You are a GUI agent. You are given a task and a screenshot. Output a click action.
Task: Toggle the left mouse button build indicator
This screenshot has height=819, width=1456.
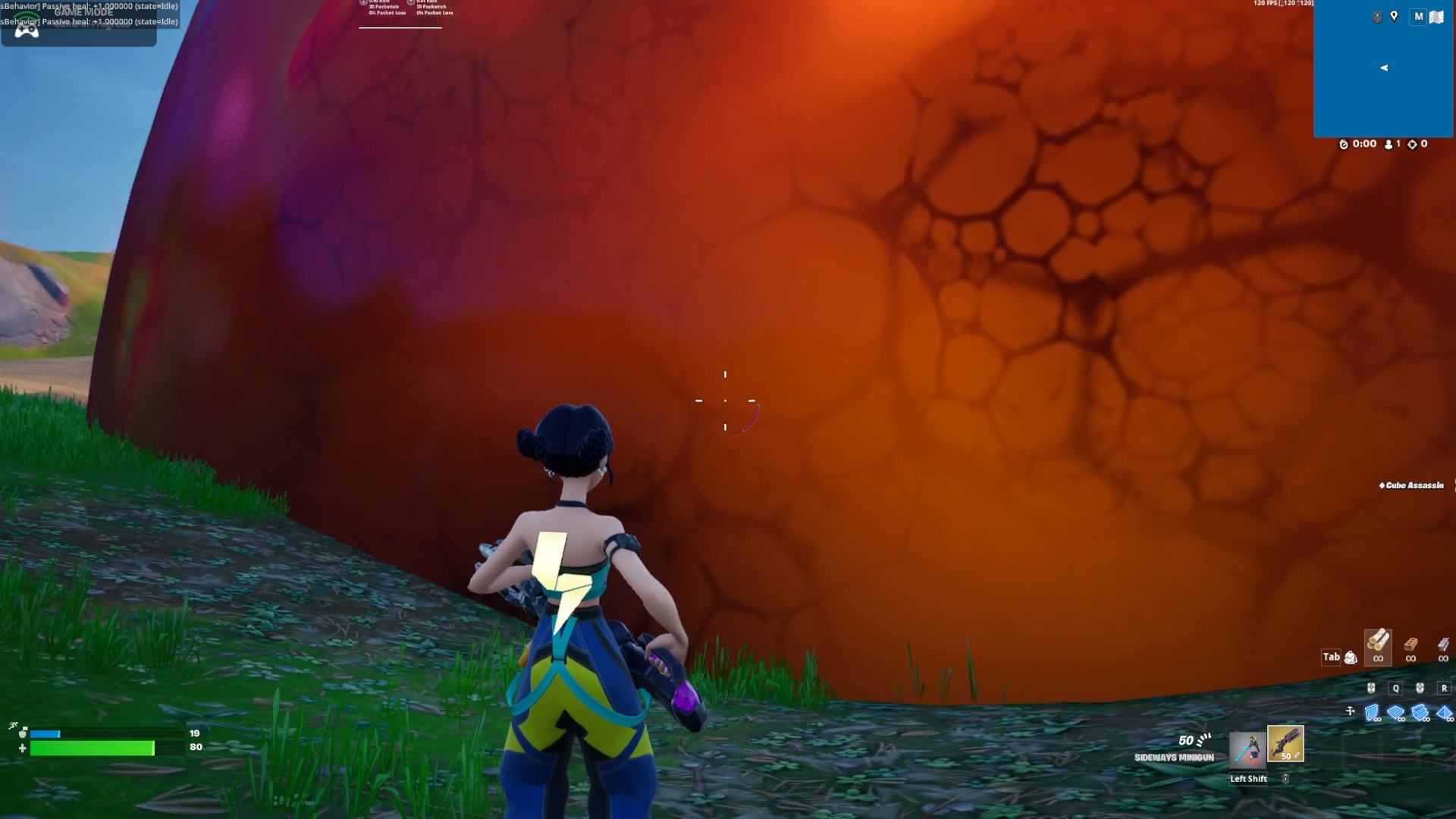pyautogui.click(x=1371, y=688)
